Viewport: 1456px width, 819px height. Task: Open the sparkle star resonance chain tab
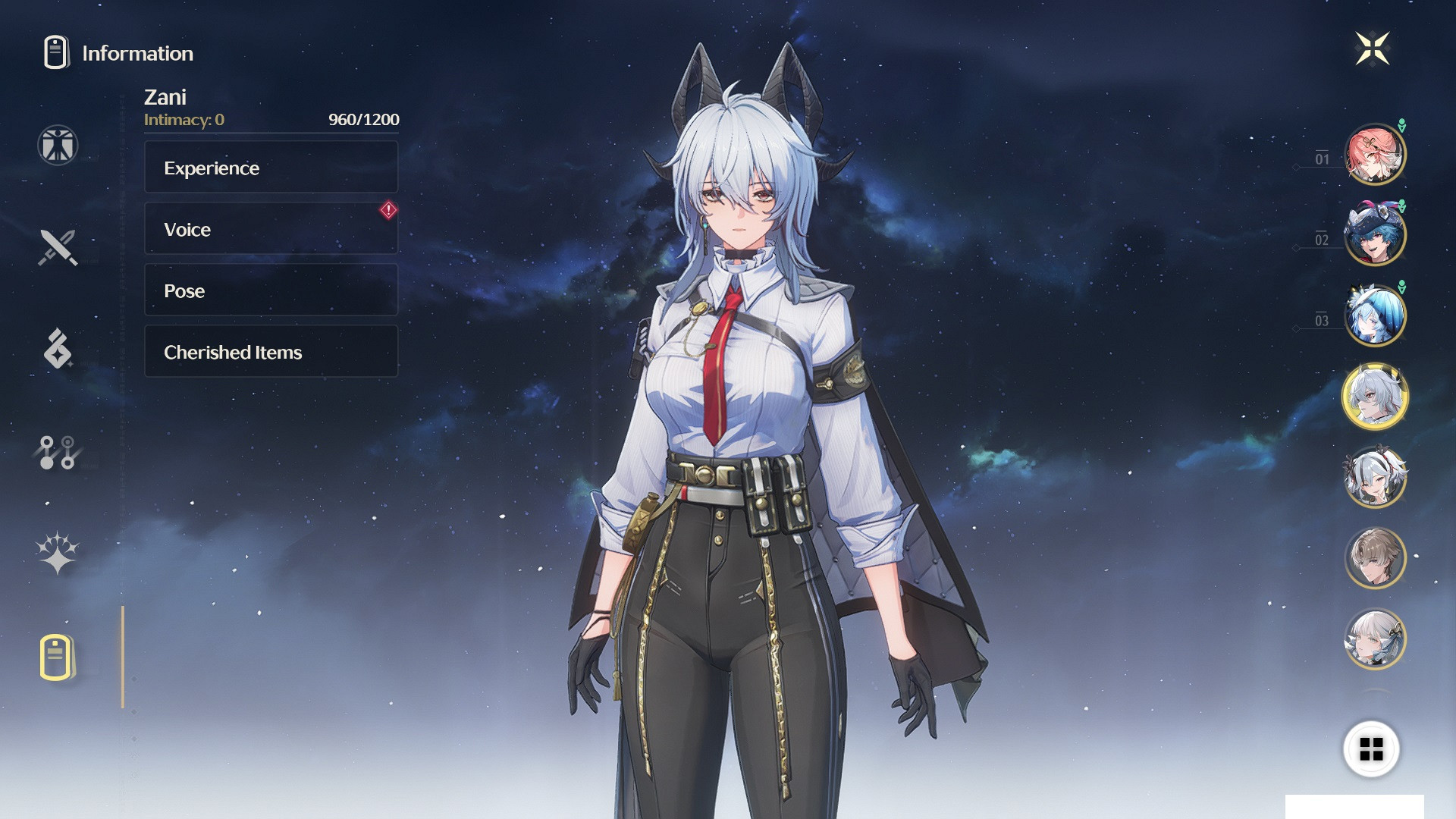pos(58,553)
